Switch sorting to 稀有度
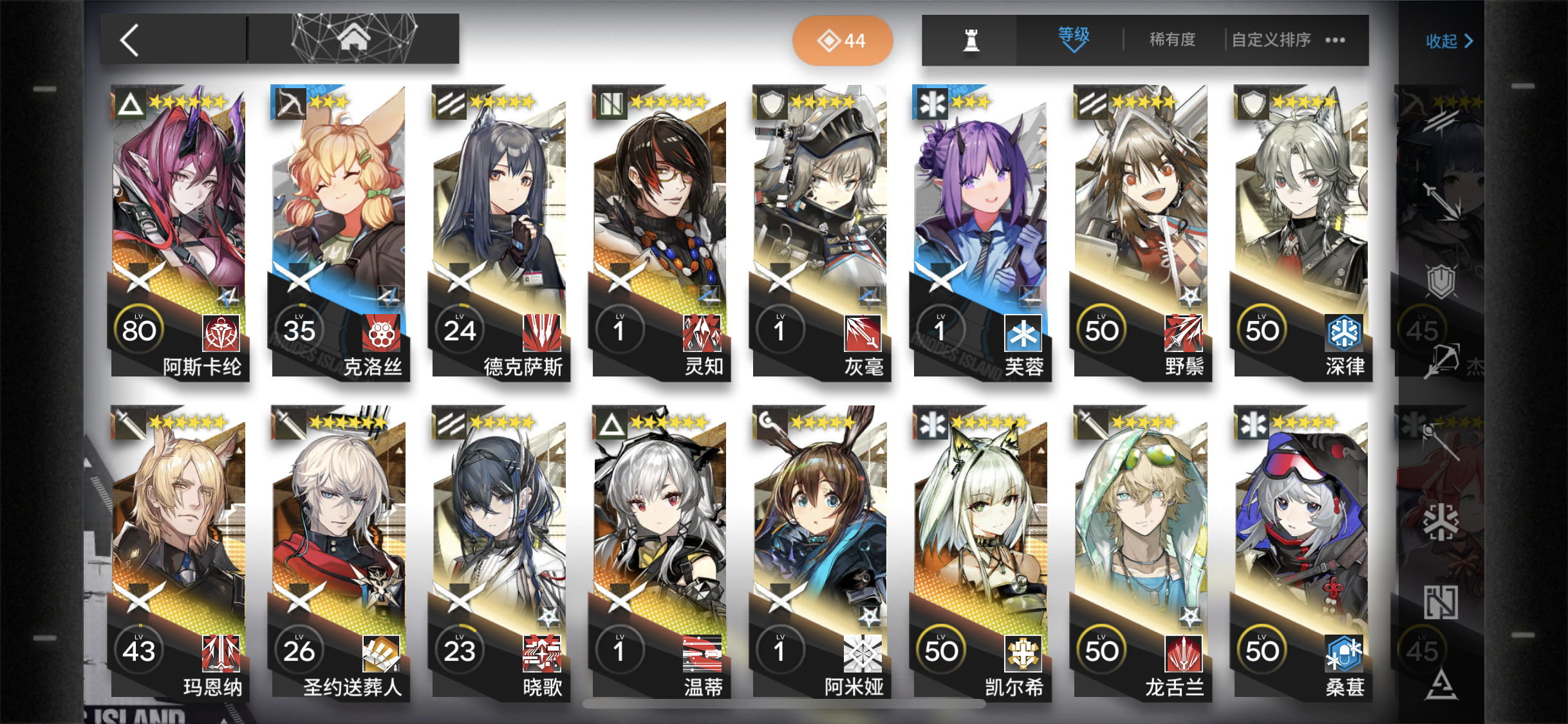Viewport: 1568px width, 724px height. [1172, 39]
